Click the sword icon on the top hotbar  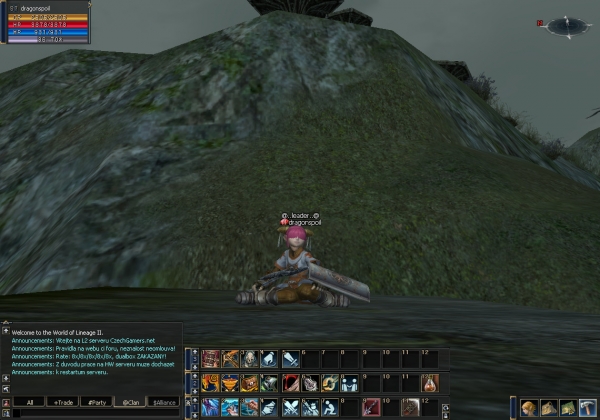click(290, 359)
